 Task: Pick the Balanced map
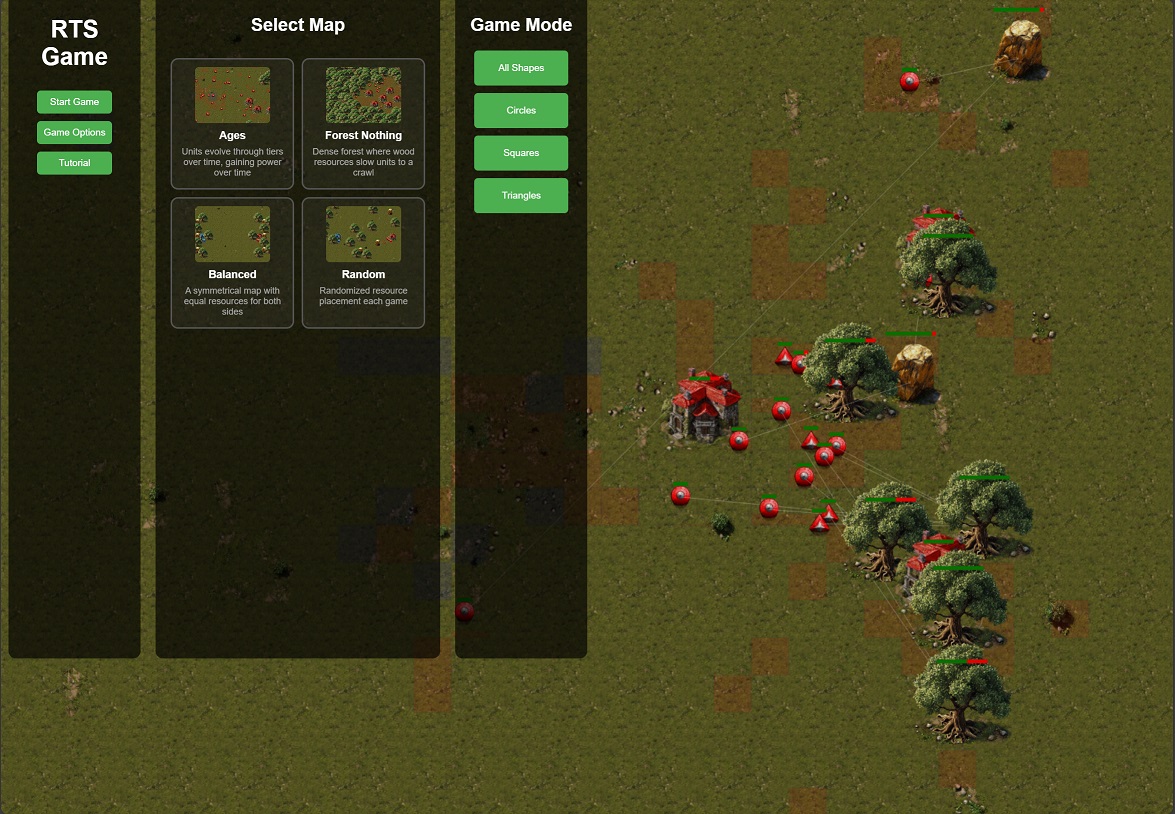coord(232,262)
